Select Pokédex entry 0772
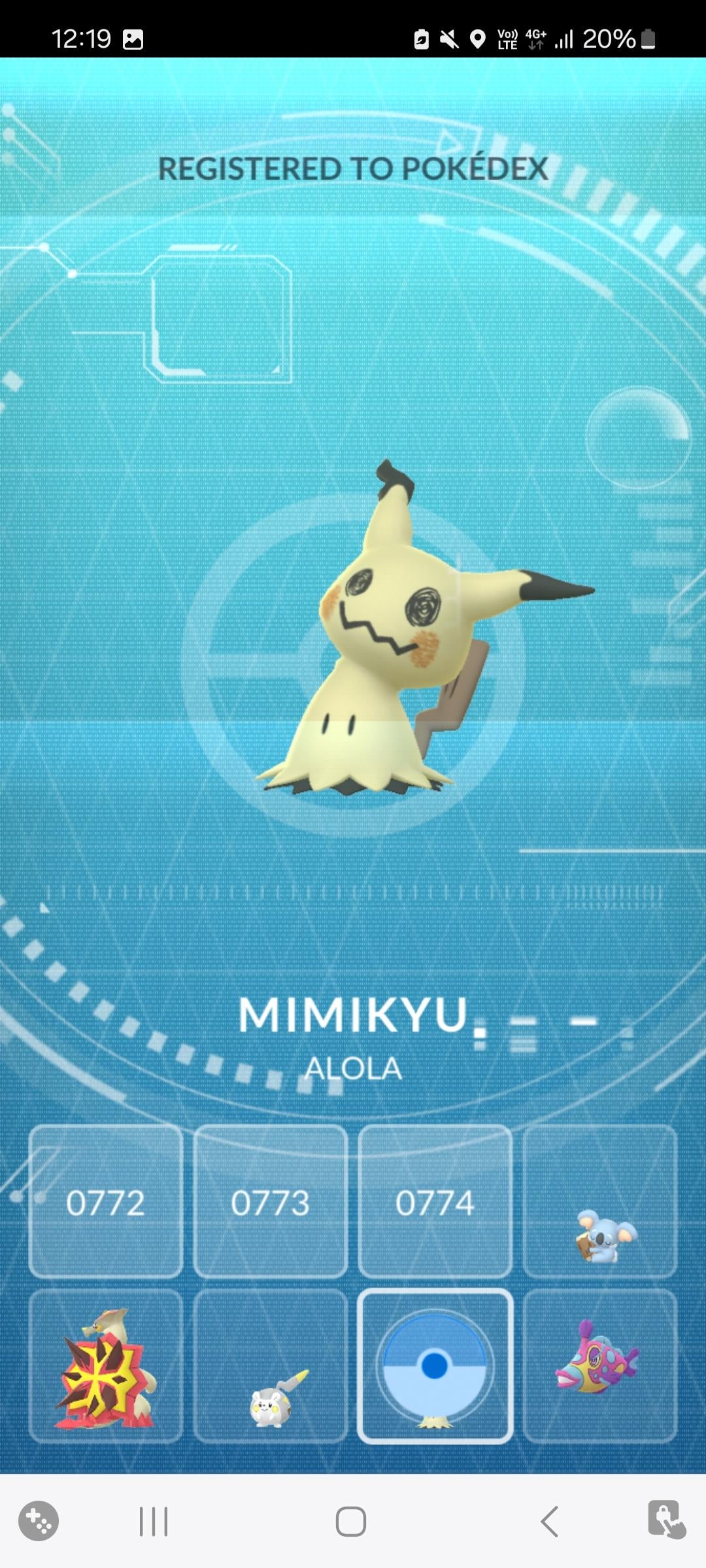 click(106, 1201)
